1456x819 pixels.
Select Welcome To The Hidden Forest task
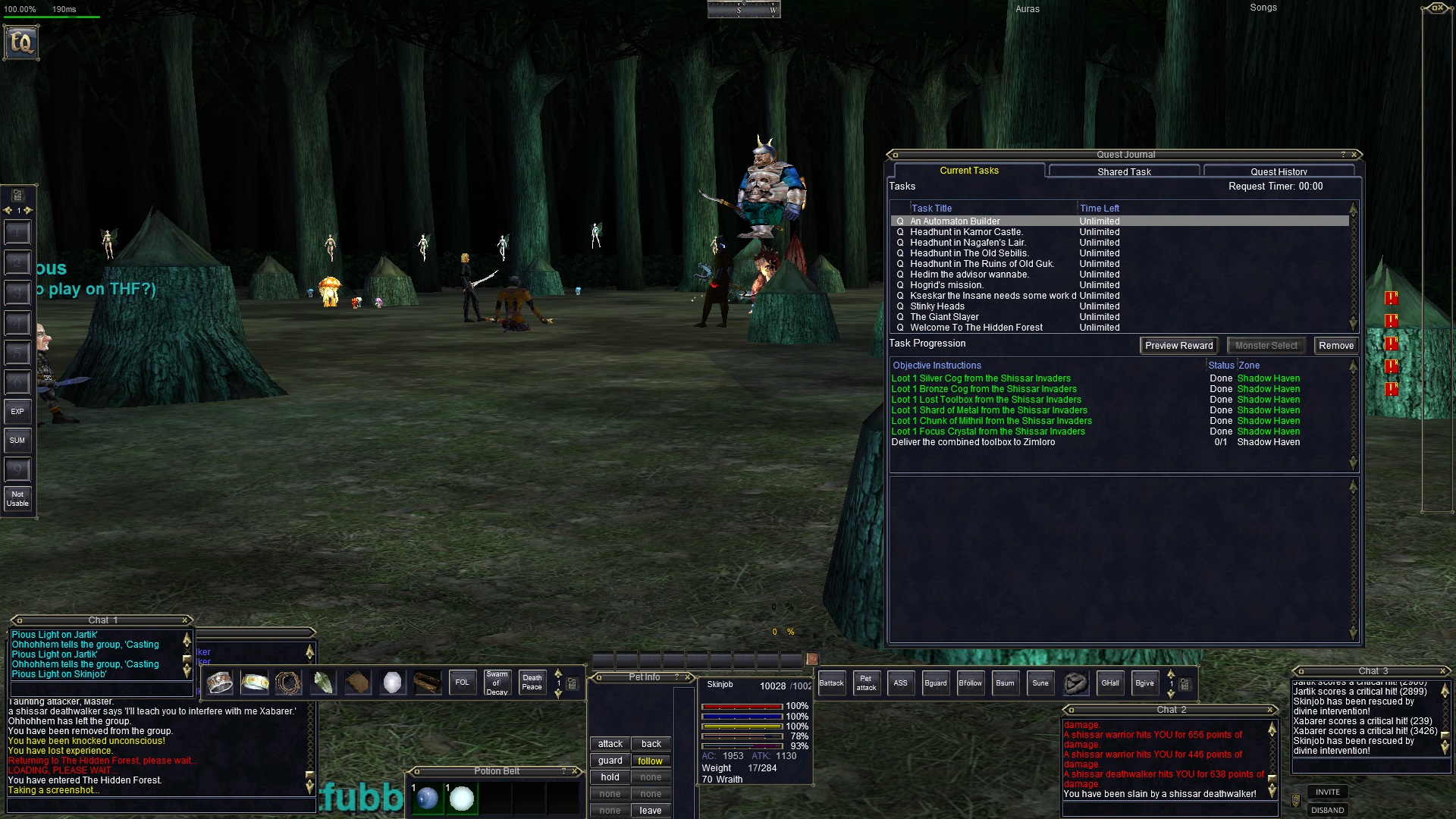point(976,328)
